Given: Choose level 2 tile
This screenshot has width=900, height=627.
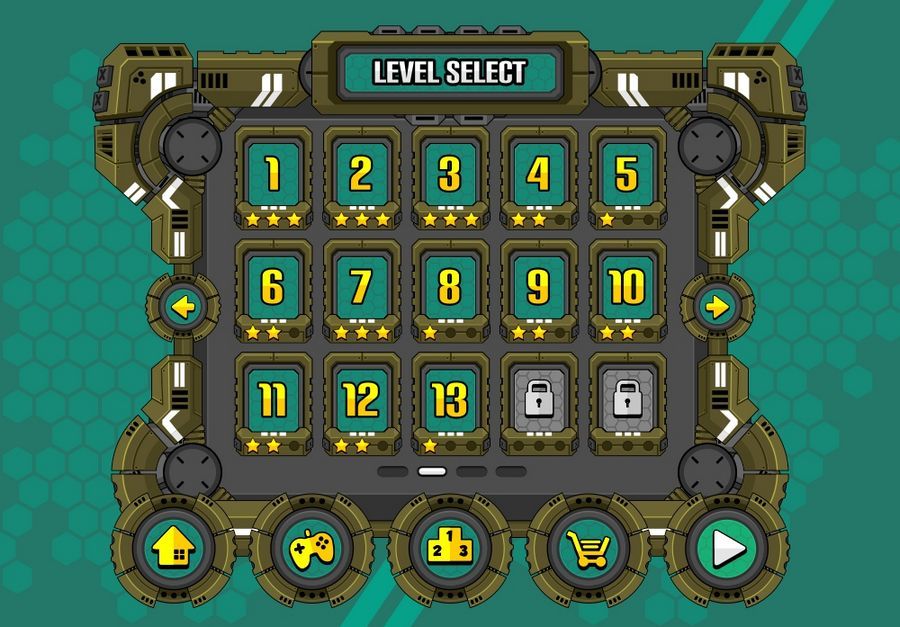Looking at the screenshot, I should click(361, 175).
